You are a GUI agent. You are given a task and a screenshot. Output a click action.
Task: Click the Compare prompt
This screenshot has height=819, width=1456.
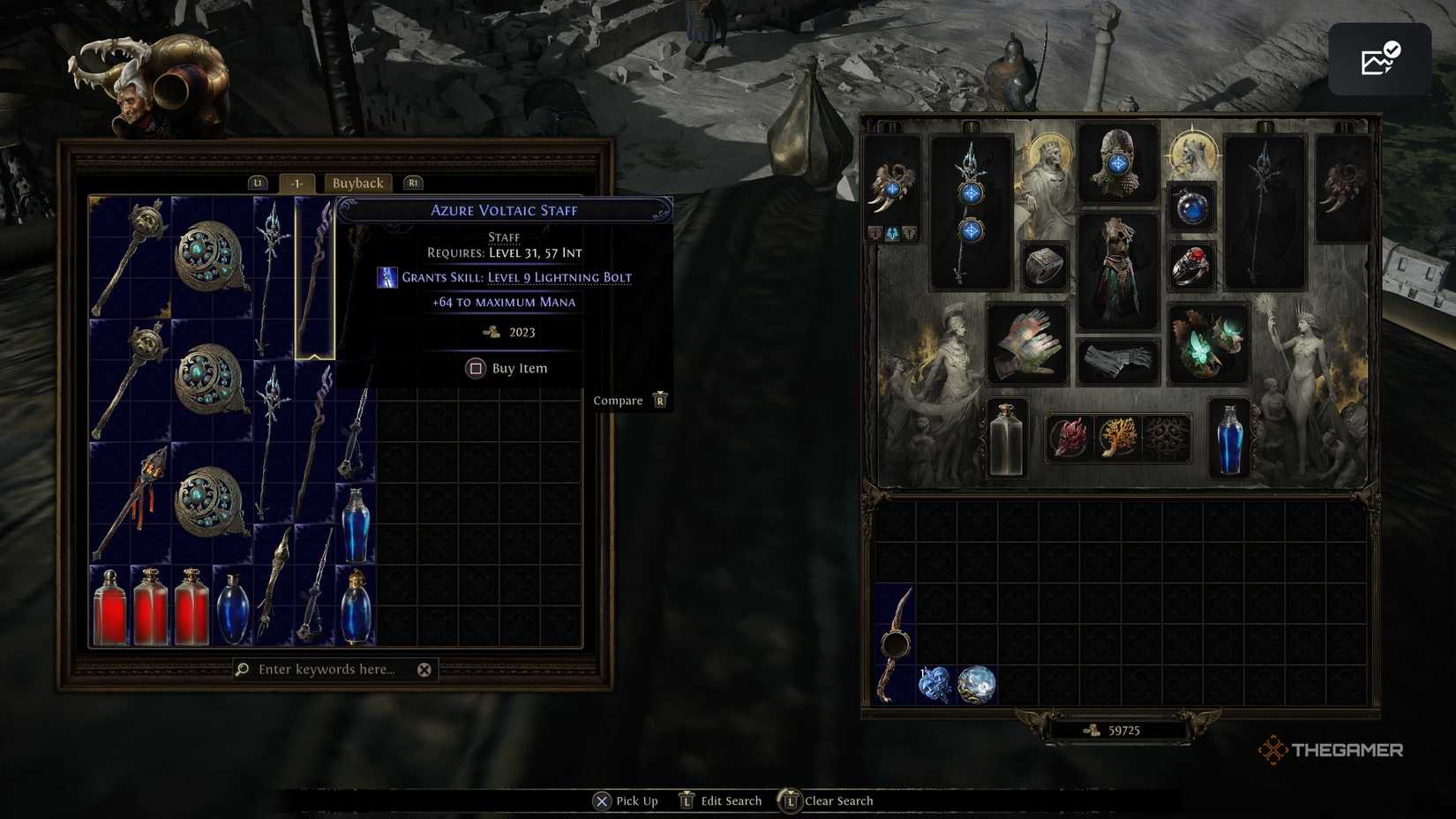point(618,400)
